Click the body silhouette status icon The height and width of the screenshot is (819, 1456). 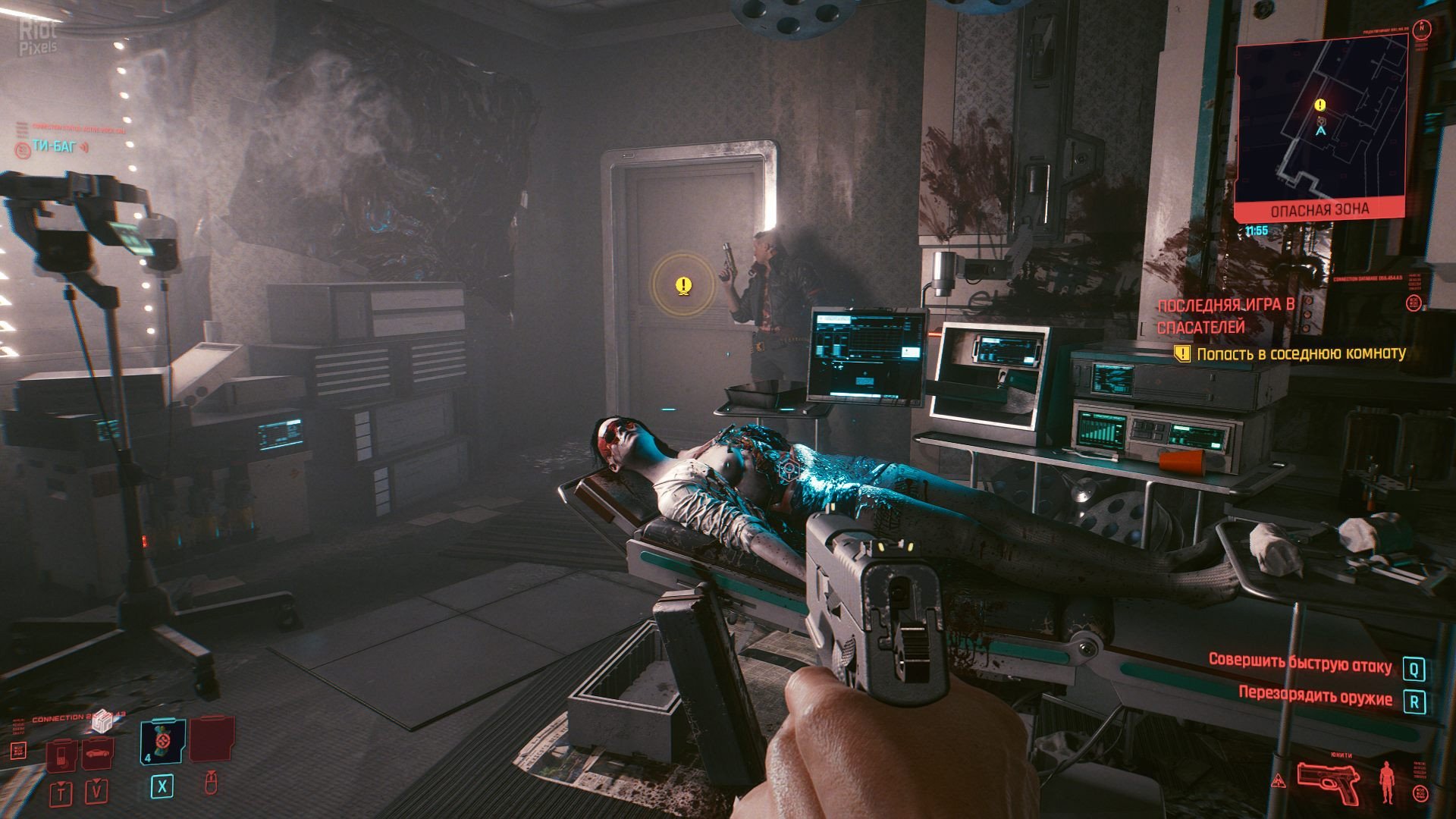pyautogui.click(x=1387, y=782)
